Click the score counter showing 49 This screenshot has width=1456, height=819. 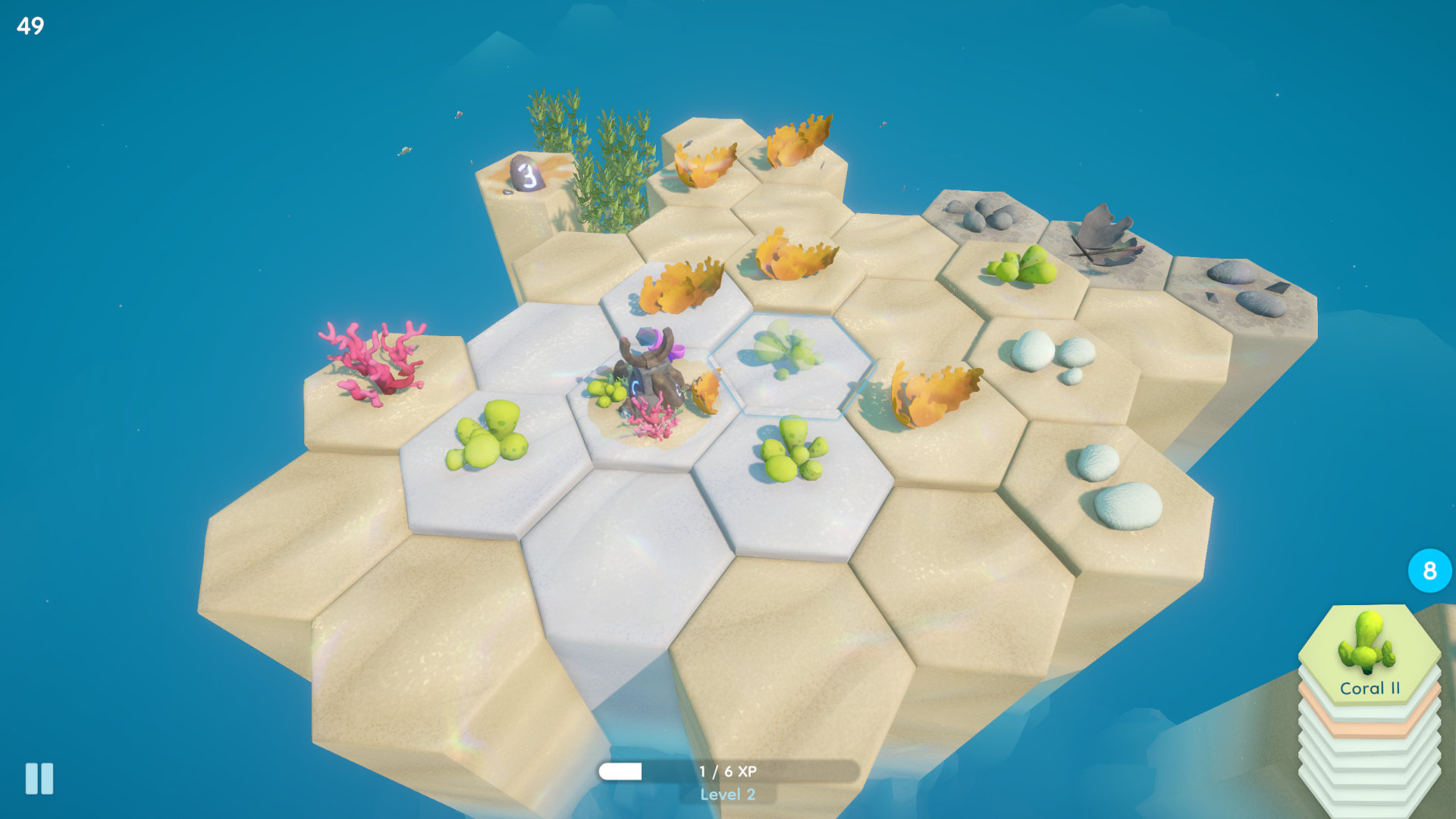(x=30, y=24)
